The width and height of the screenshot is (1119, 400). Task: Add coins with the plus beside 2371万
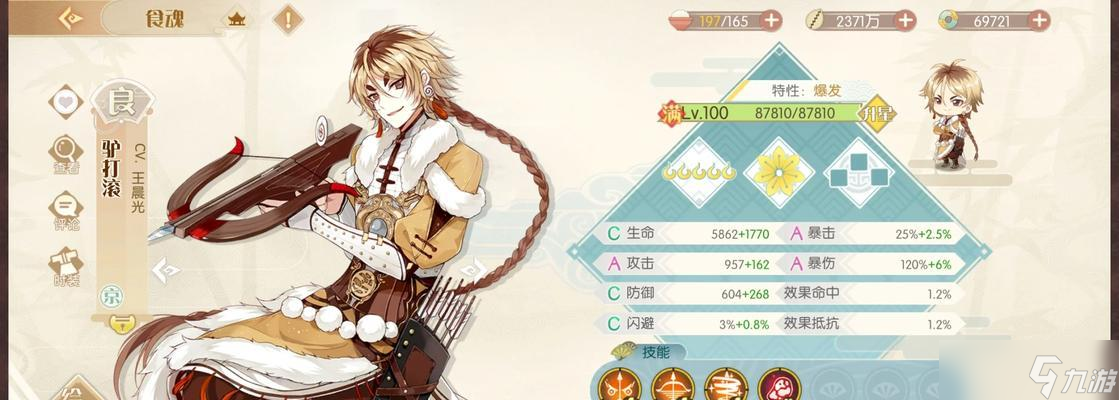905,19
